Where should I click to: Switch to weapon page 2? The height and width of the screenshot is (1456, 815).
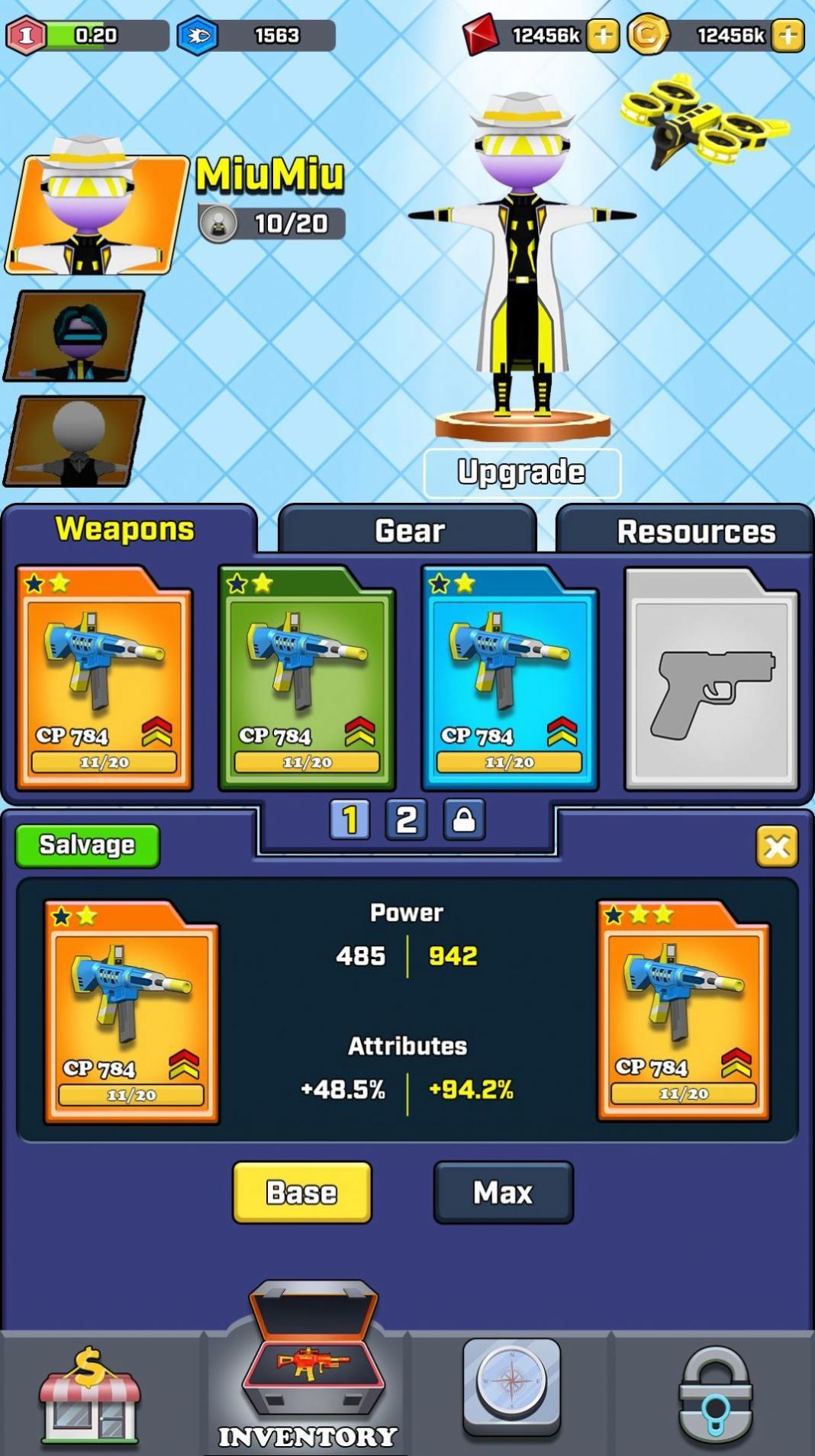[x=406, y=820]
